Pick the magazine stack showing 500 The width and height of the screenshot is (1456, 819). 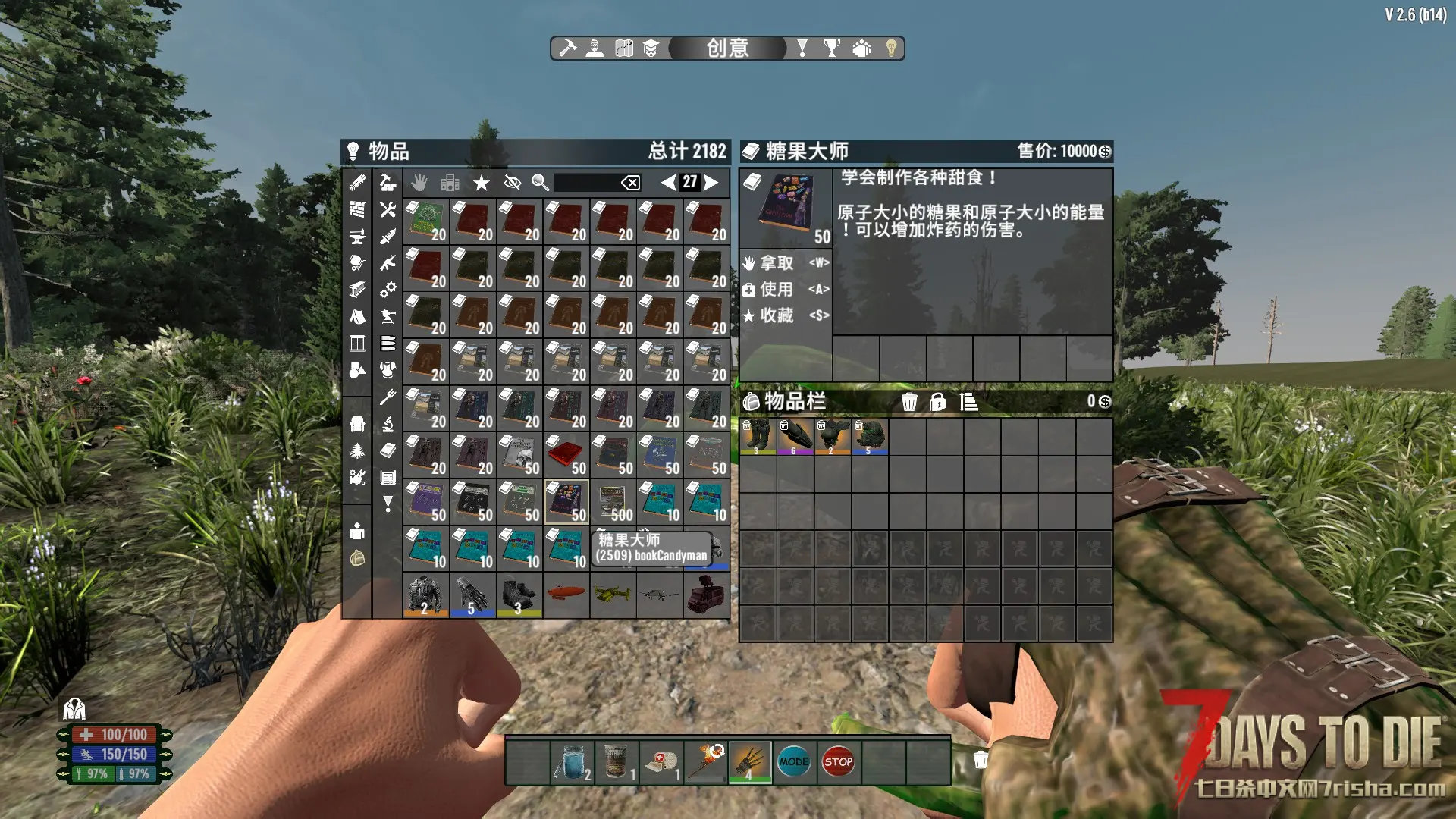[x=613, y=502]
